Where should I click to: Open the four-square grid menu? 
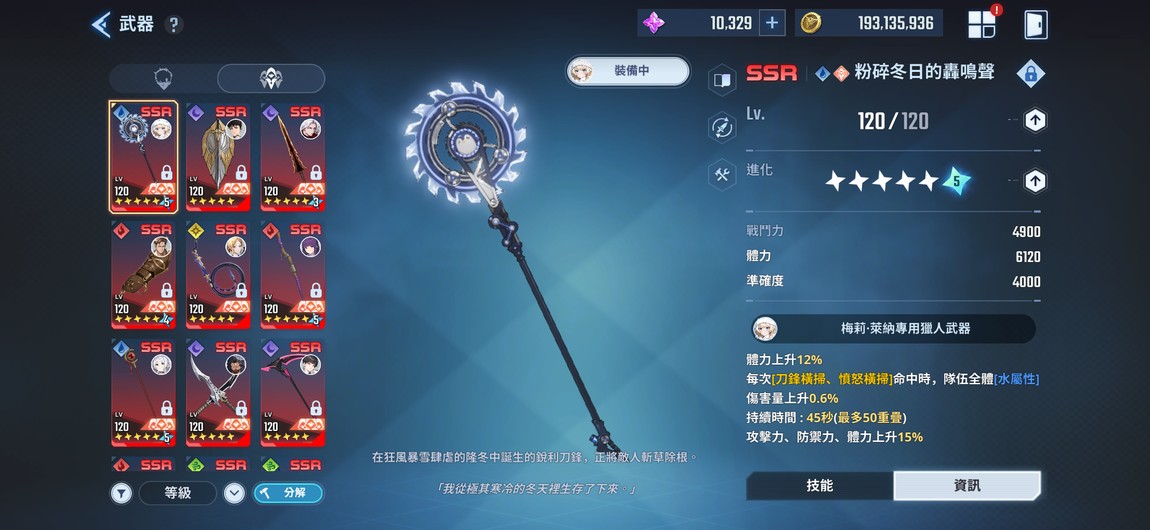pos(982,24)
